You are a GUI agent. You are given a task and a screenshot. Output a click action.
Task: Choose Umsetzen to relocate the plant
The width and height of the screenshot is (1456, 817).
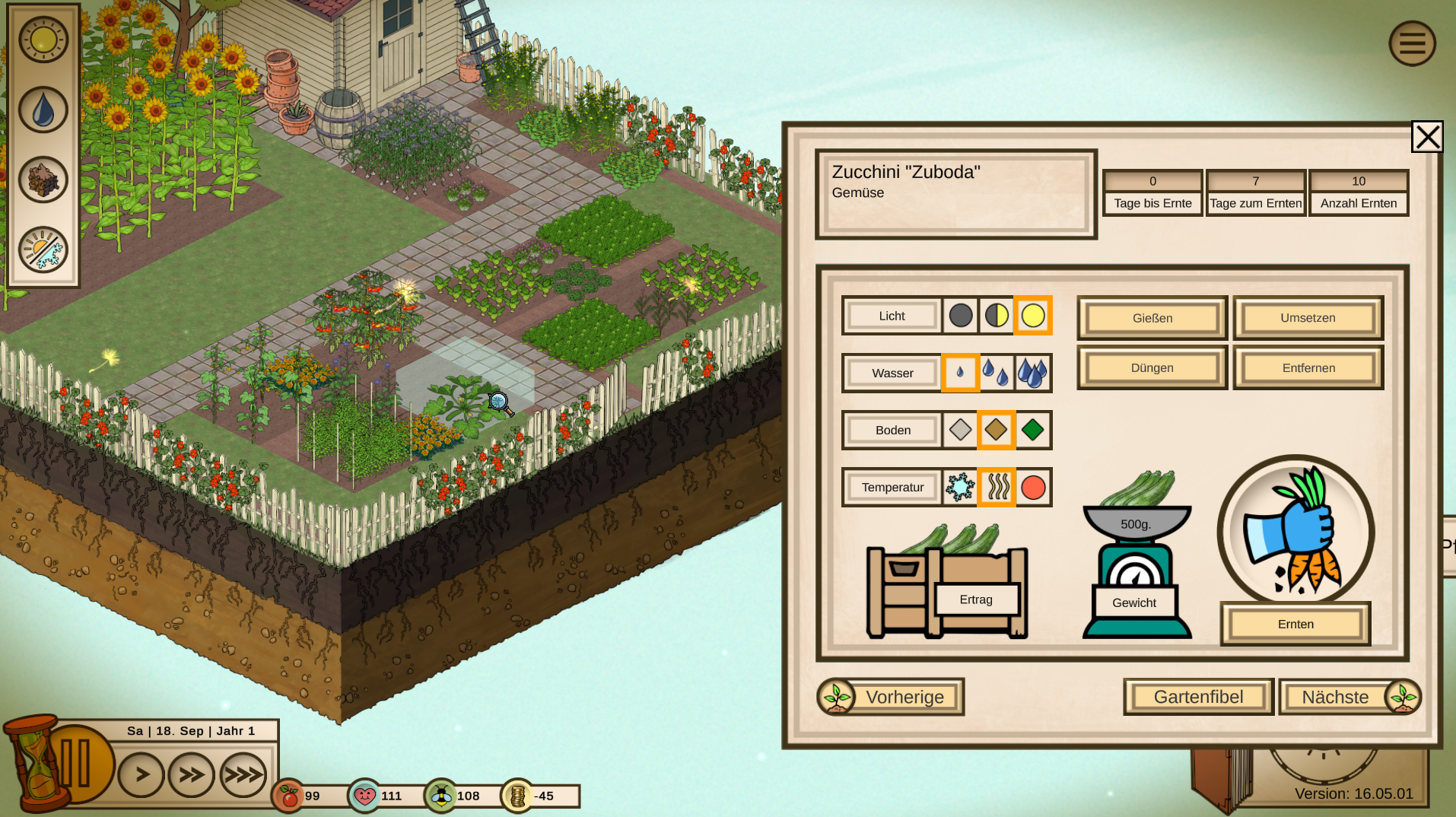coord(1308,318)
